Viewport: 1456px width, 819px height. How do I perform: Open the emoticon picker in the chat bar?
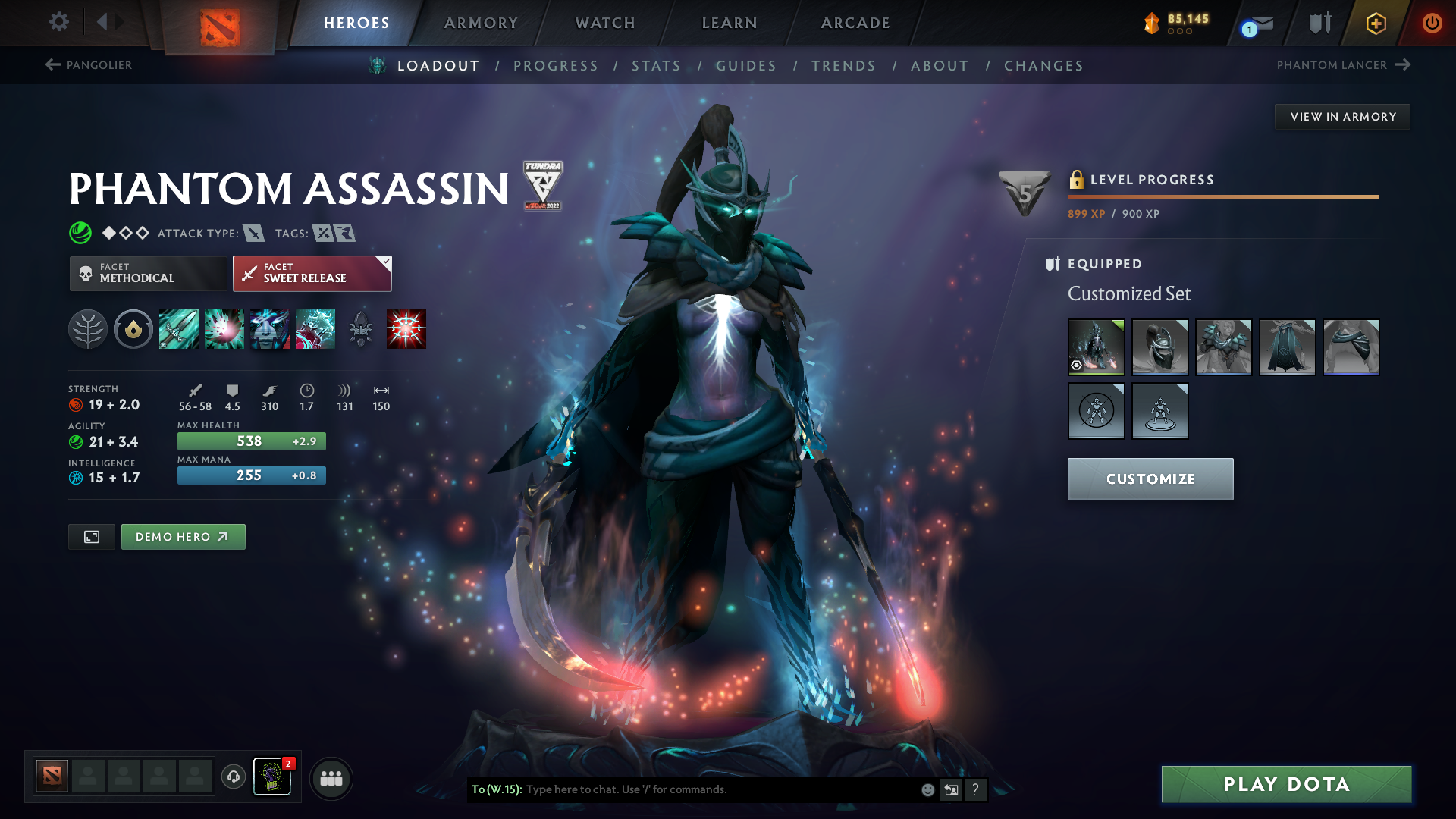click(x=927, y=789)
